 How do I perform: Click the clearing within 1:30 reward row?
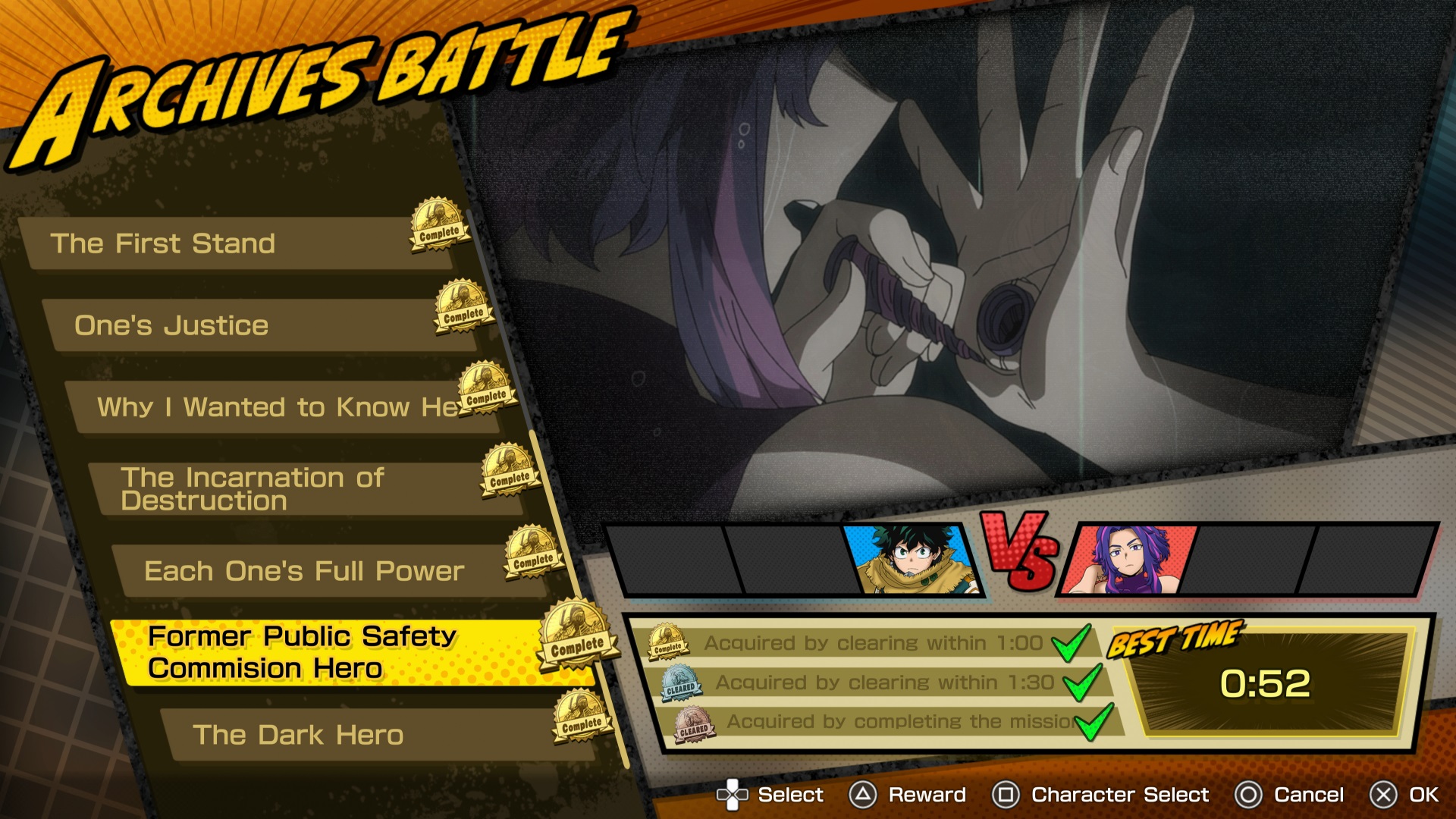pos(883,682)
